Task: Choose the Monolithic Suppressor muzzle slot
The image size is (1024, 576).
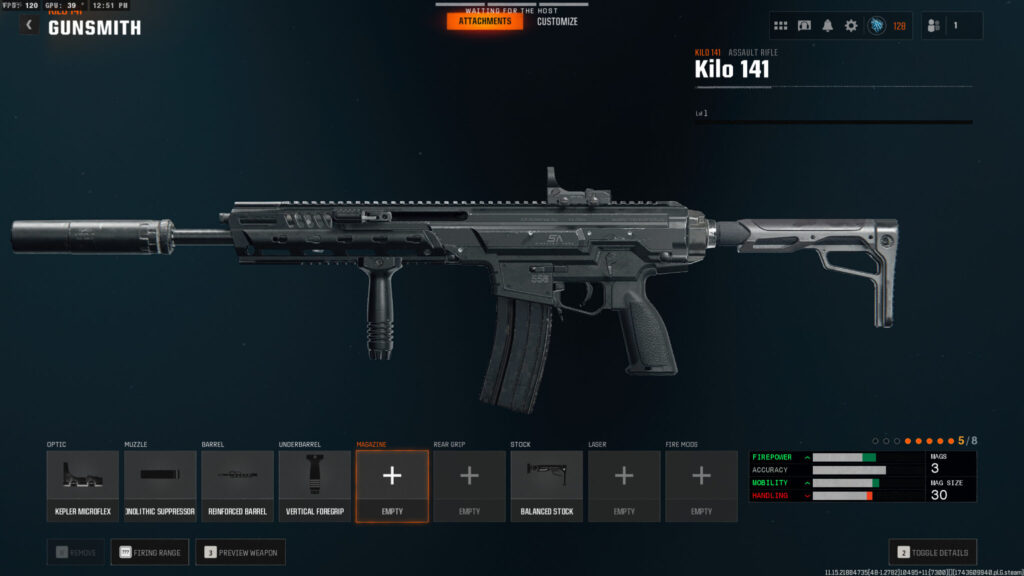Action: click(x=160, y=485)
